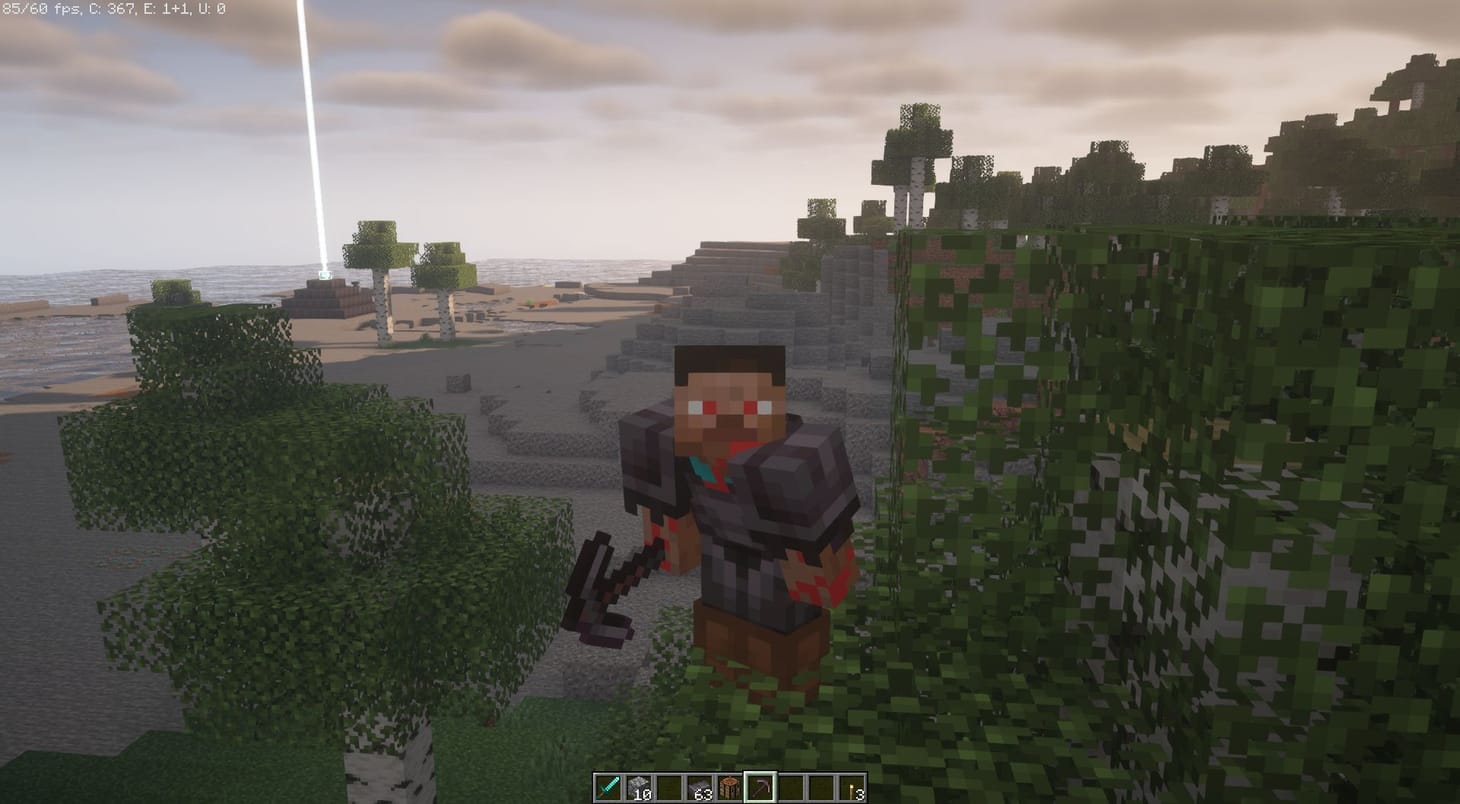
Task: Select the stone stack of 63
Action: pyautogui.click(x=700, y=787)
